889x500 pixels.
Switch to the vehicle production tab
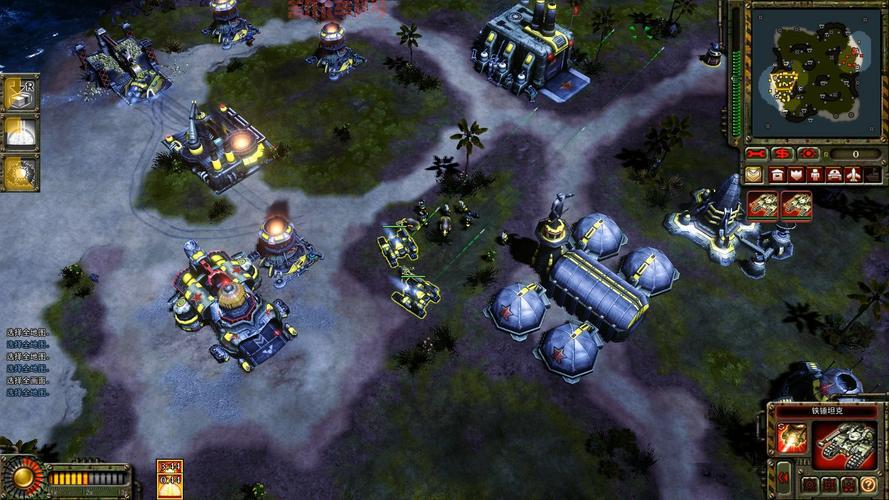pos(834,175)
